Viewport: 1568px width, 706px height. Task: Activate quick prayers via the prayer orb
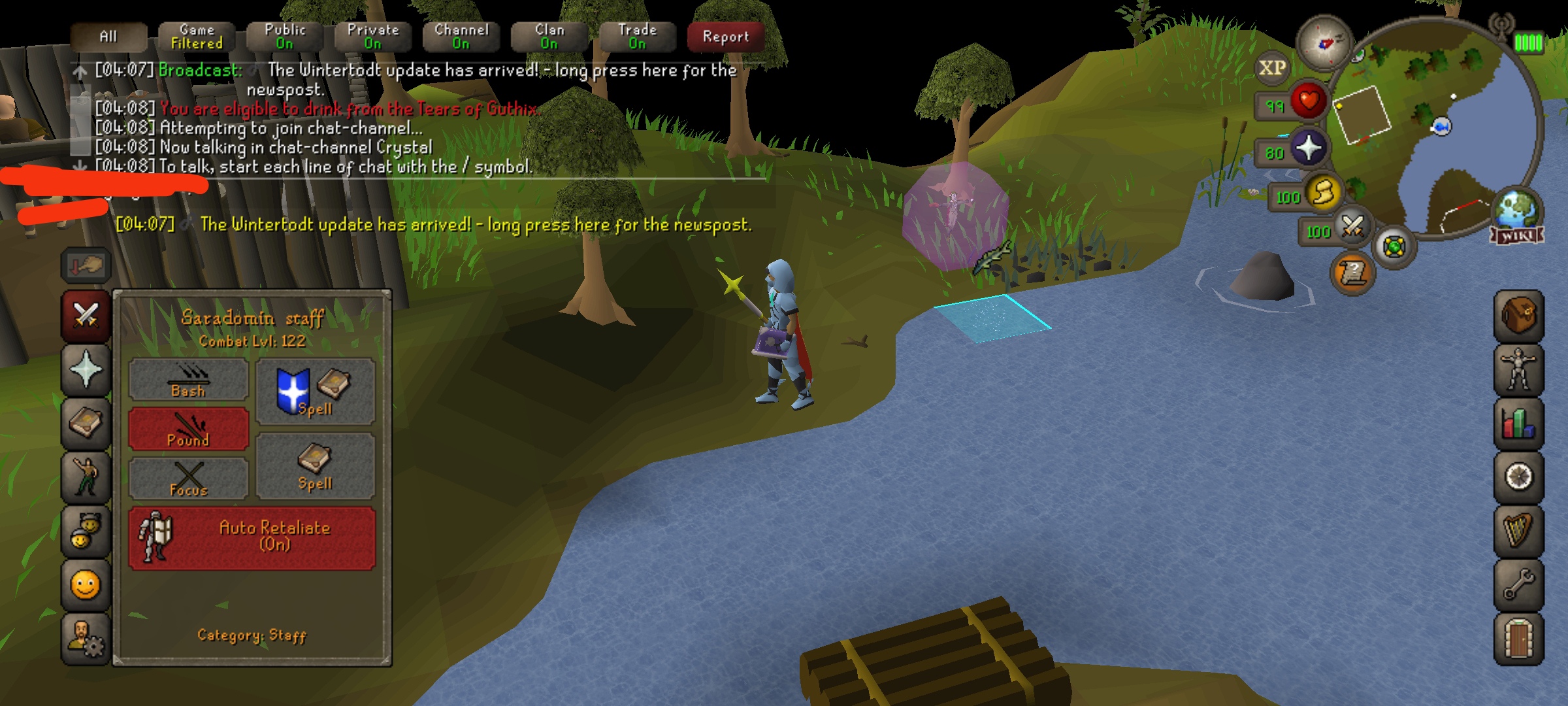click(x=1308, y=148)
